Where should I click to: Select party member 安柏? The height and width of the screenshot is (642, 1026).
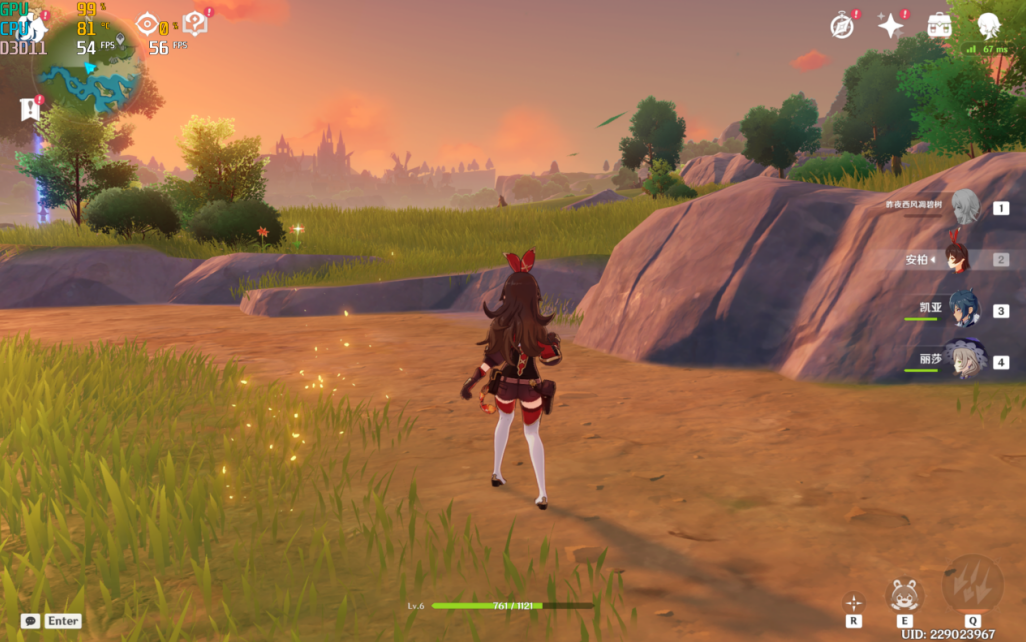point(957,259)
